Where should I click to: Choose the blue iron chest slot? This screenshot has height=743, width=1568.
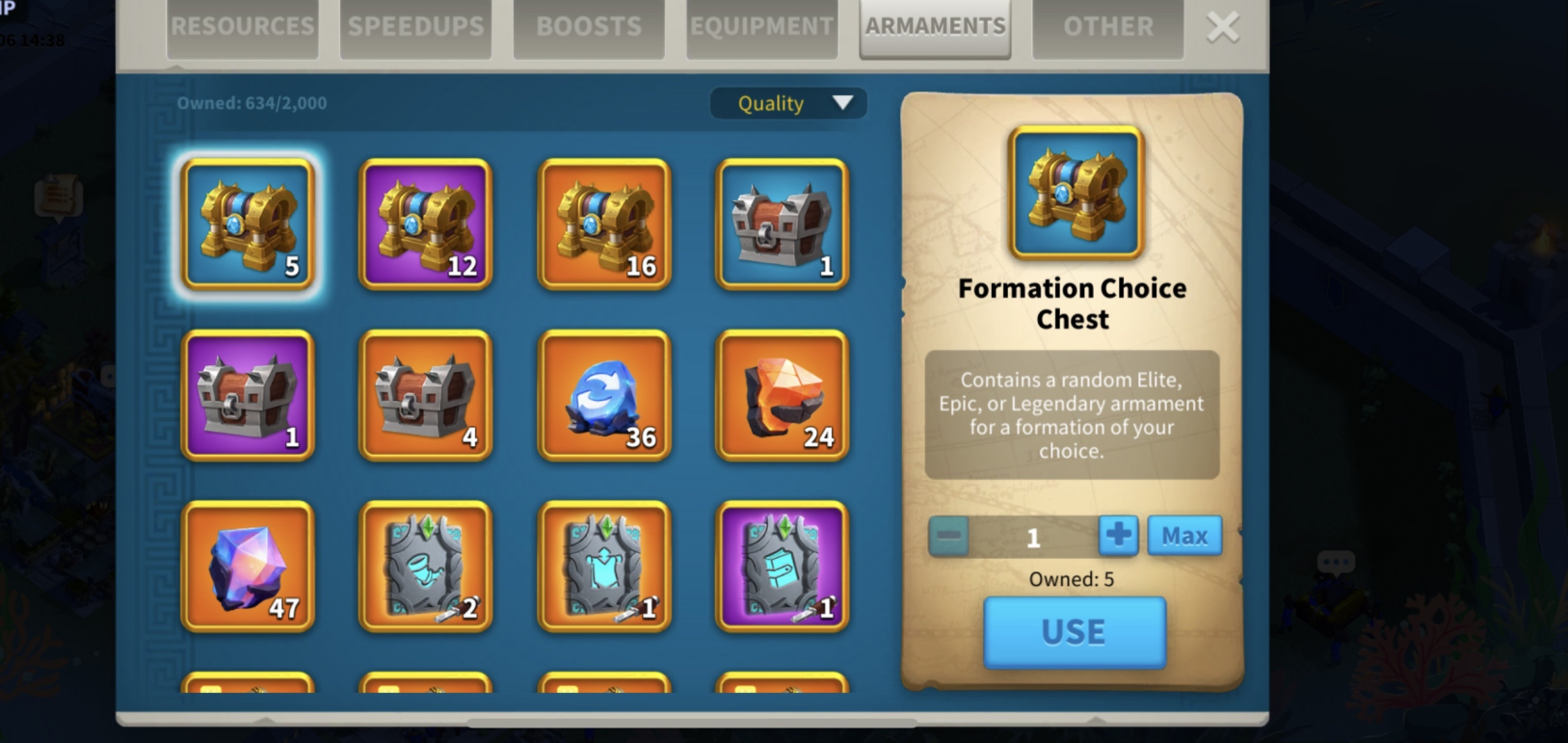(x=783, y=225)
